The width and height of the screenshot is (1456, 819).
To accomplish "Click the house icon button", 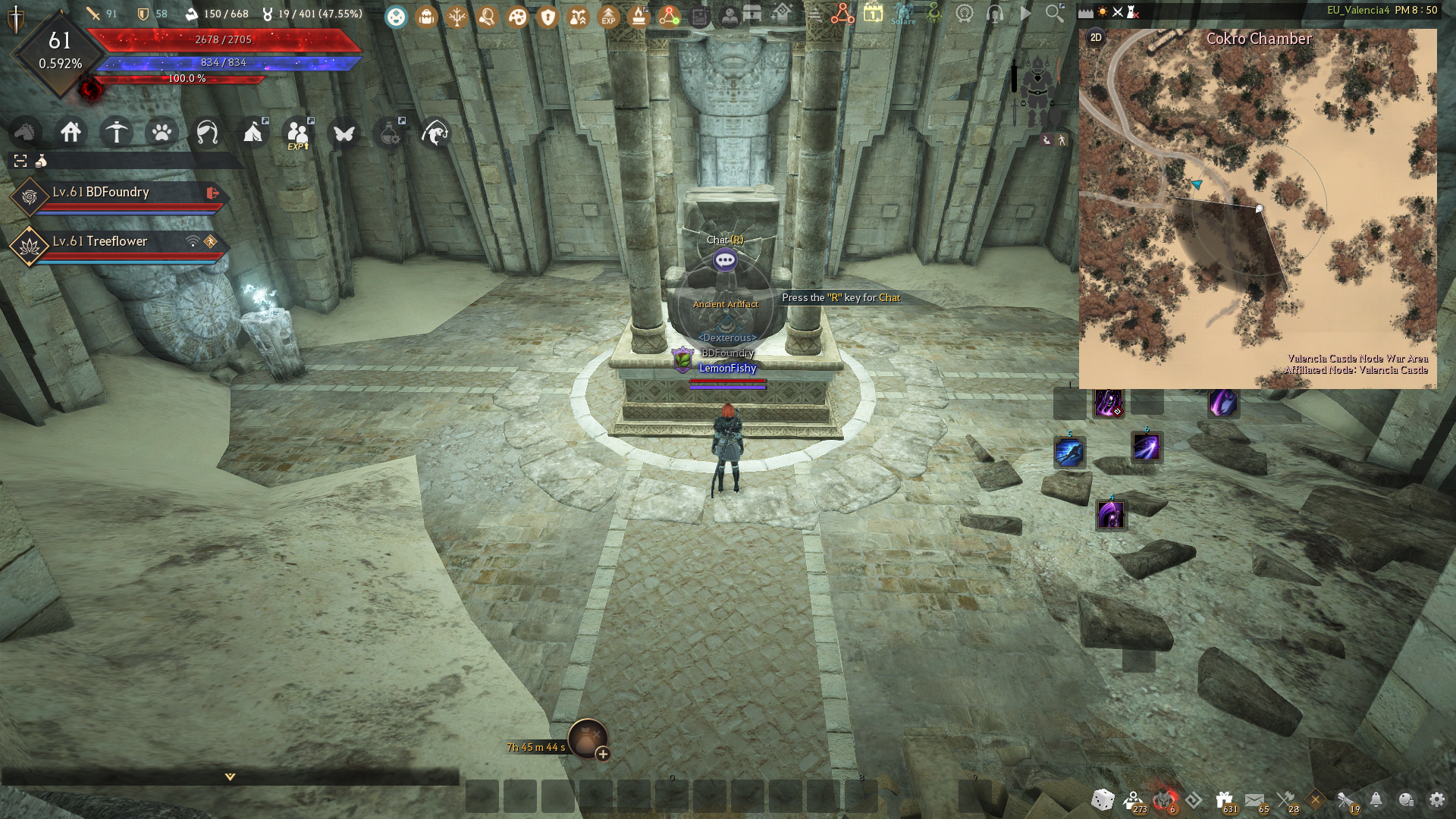I will click(71, 133).
